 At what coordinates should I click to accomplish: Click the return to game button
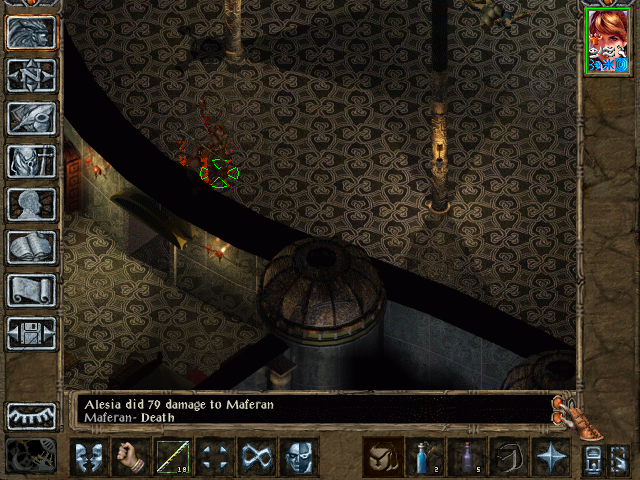point(32,33)
